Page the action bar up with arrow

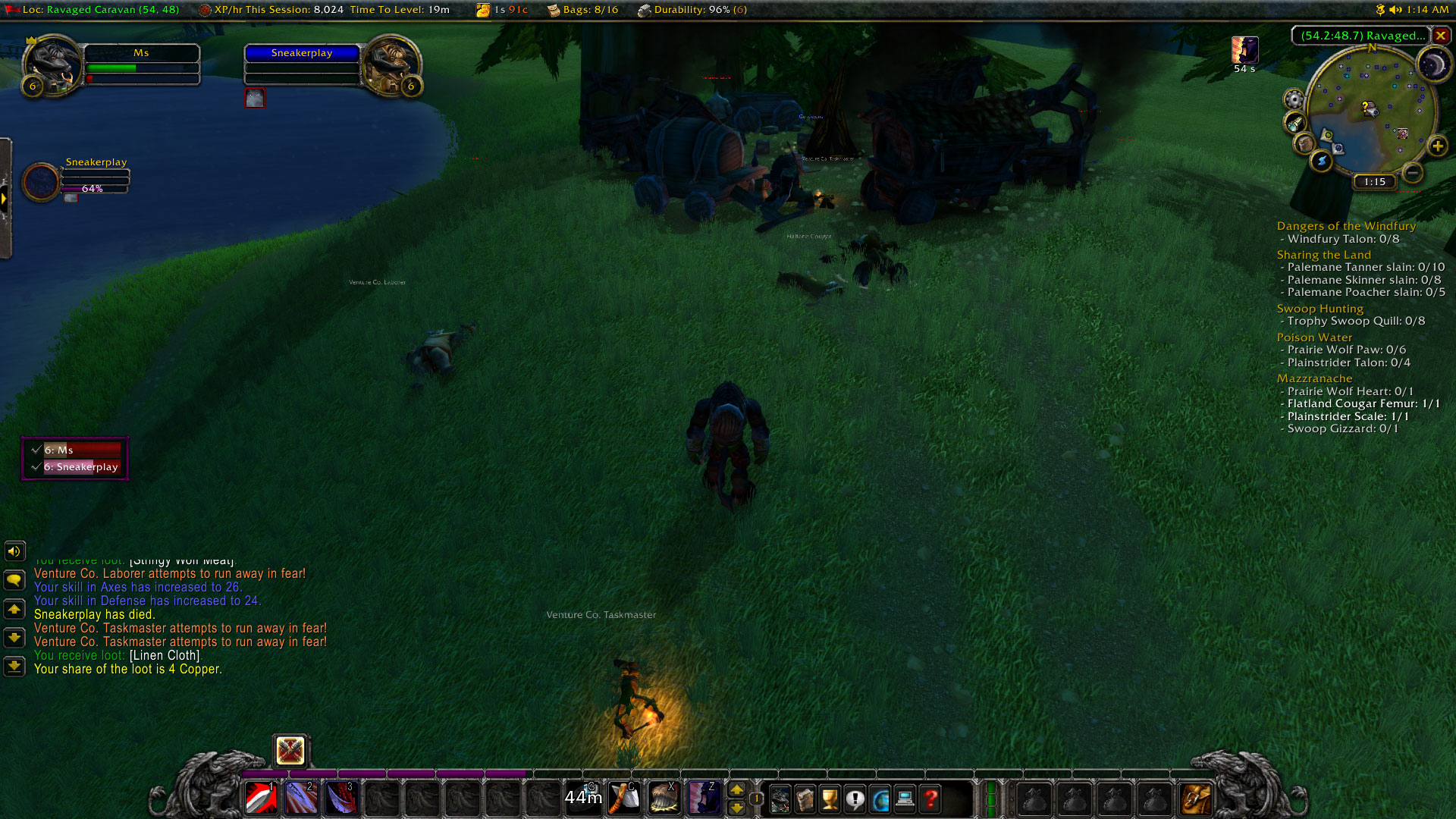click(736, 790)
